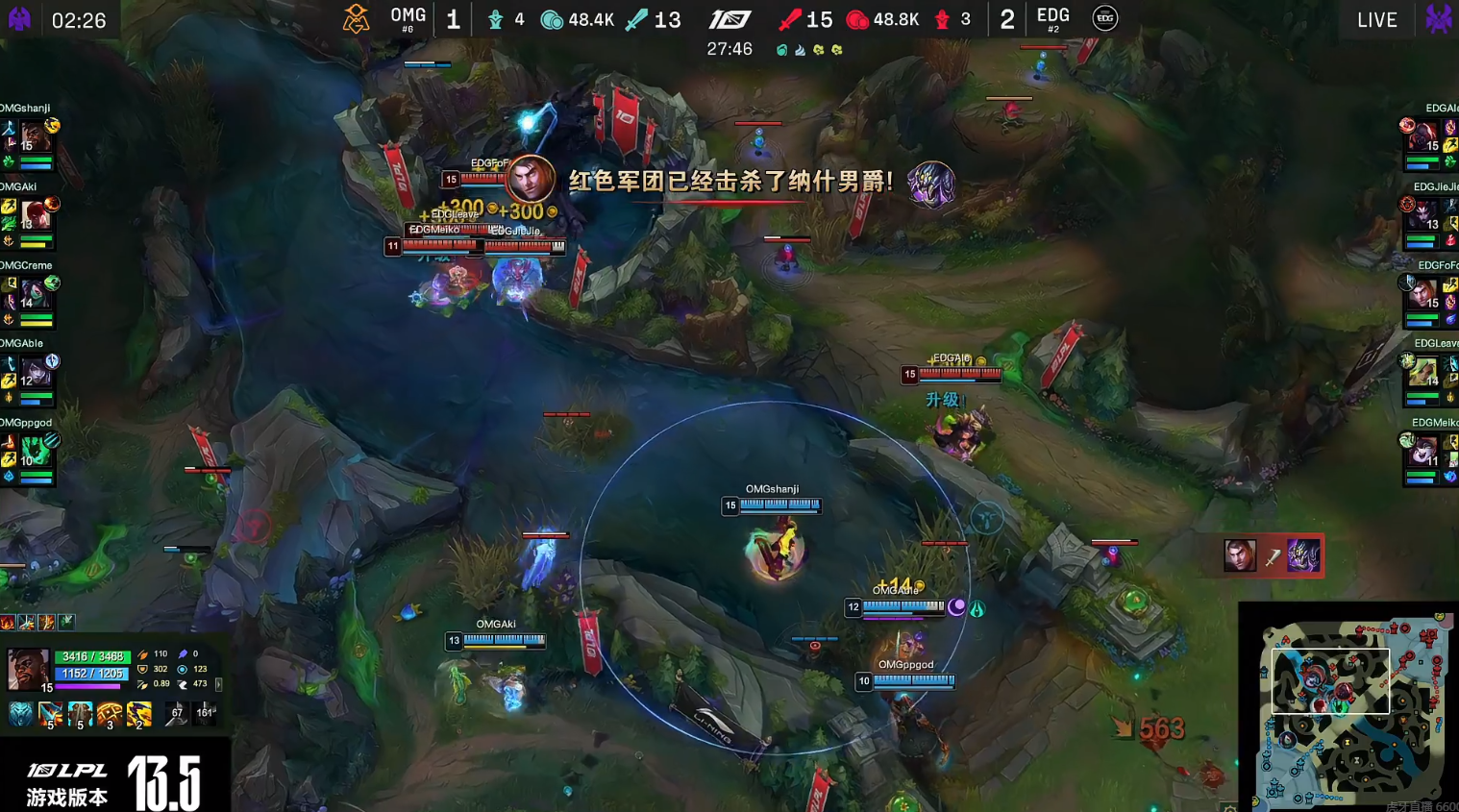Expand the extended stats panel via its arrow
This screenshot has width=1459, height=812.
(x=218, y=685)
